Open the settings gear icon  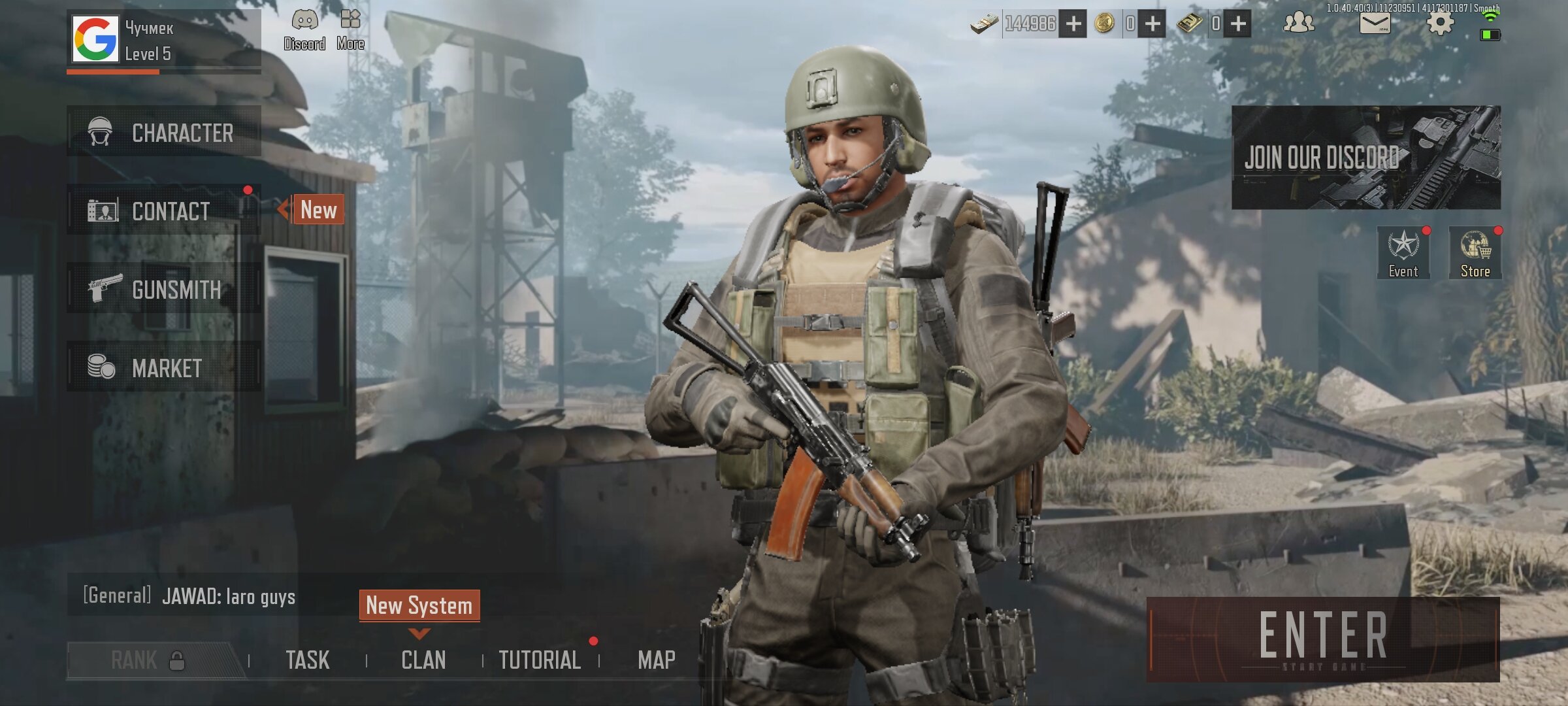(1439, 24)
